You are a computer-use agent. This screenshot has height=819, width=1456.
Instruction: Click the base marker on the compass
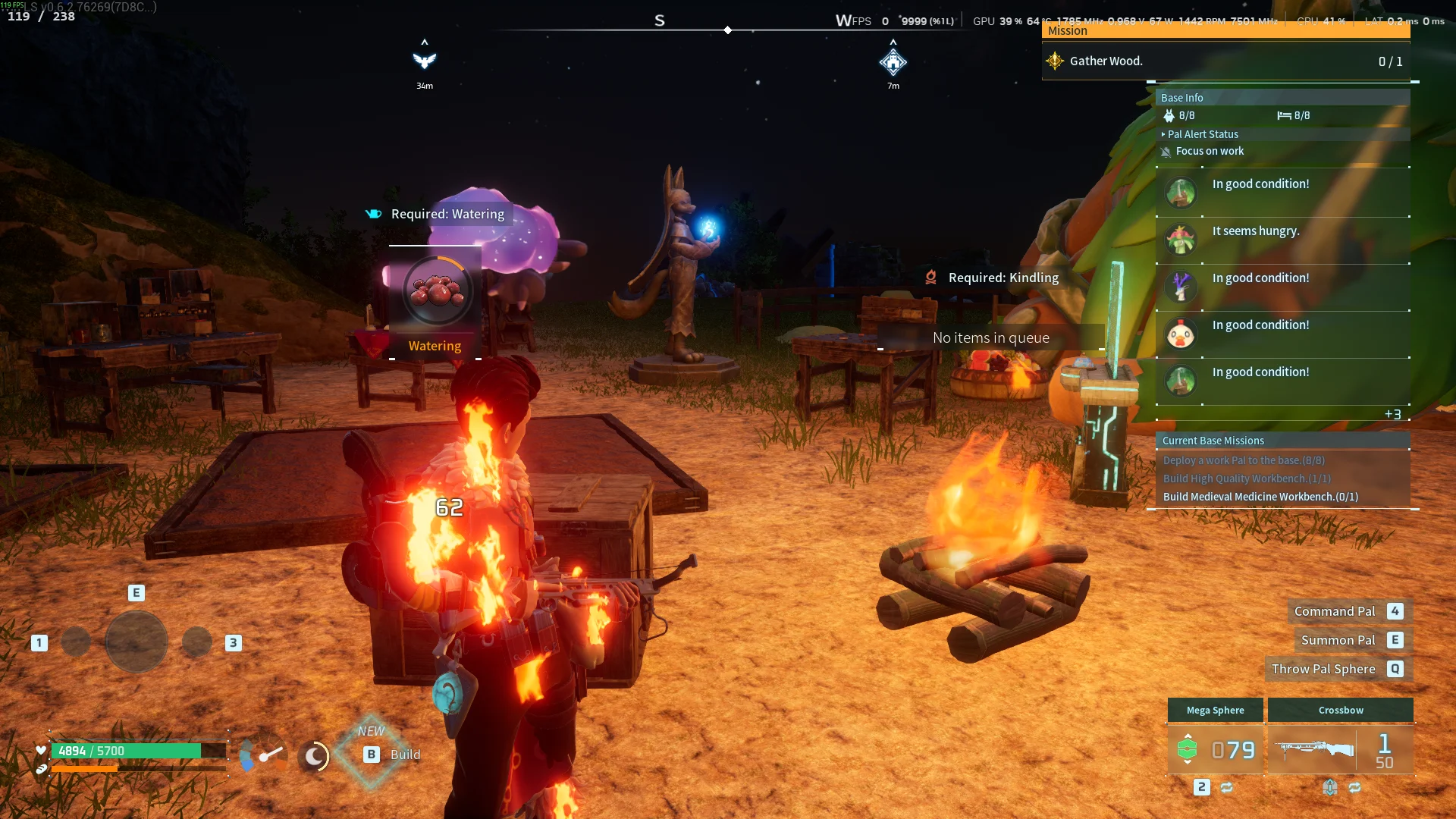coord(893,62)
